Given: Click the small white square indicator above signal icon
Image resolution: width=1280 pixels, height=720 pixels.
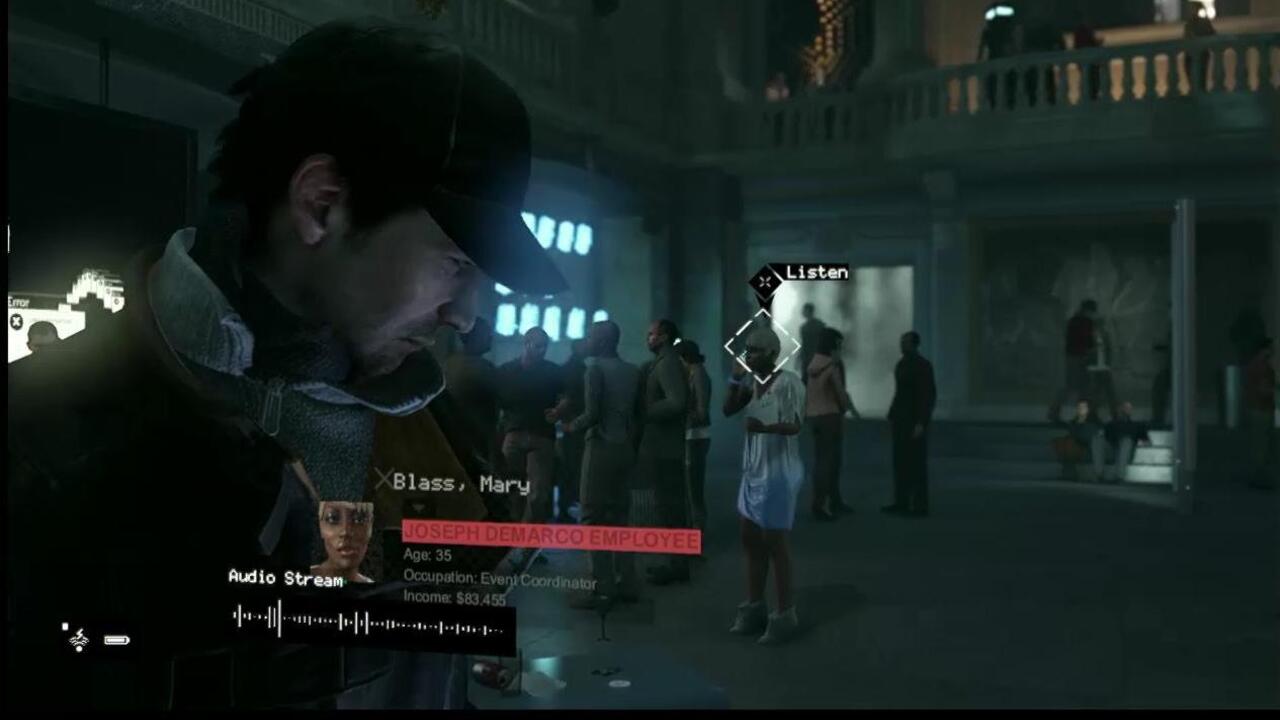Looking at the screenshot, I should (65, 626).
